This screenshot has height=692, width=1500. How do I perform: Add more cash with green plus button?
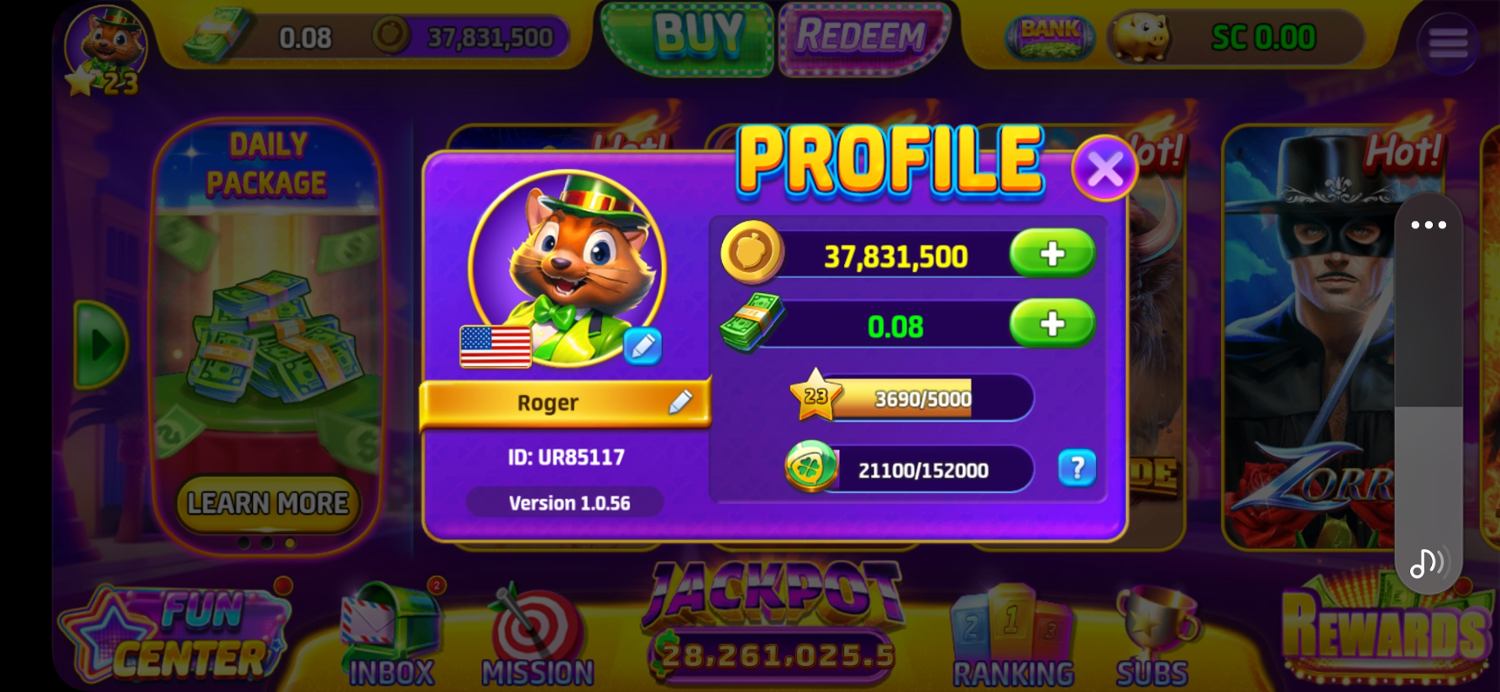[x=1052, y=324]
